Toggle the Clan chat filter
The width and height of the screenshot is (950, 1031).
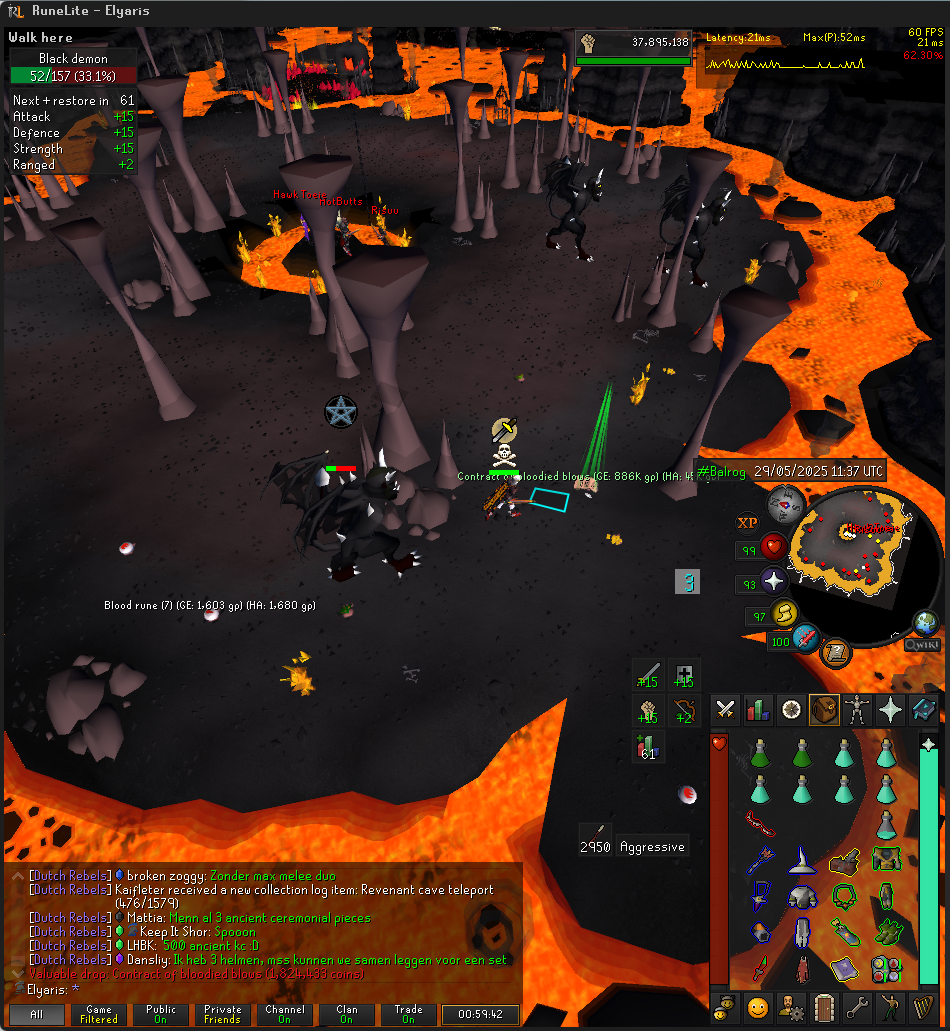coord(346,1014)
